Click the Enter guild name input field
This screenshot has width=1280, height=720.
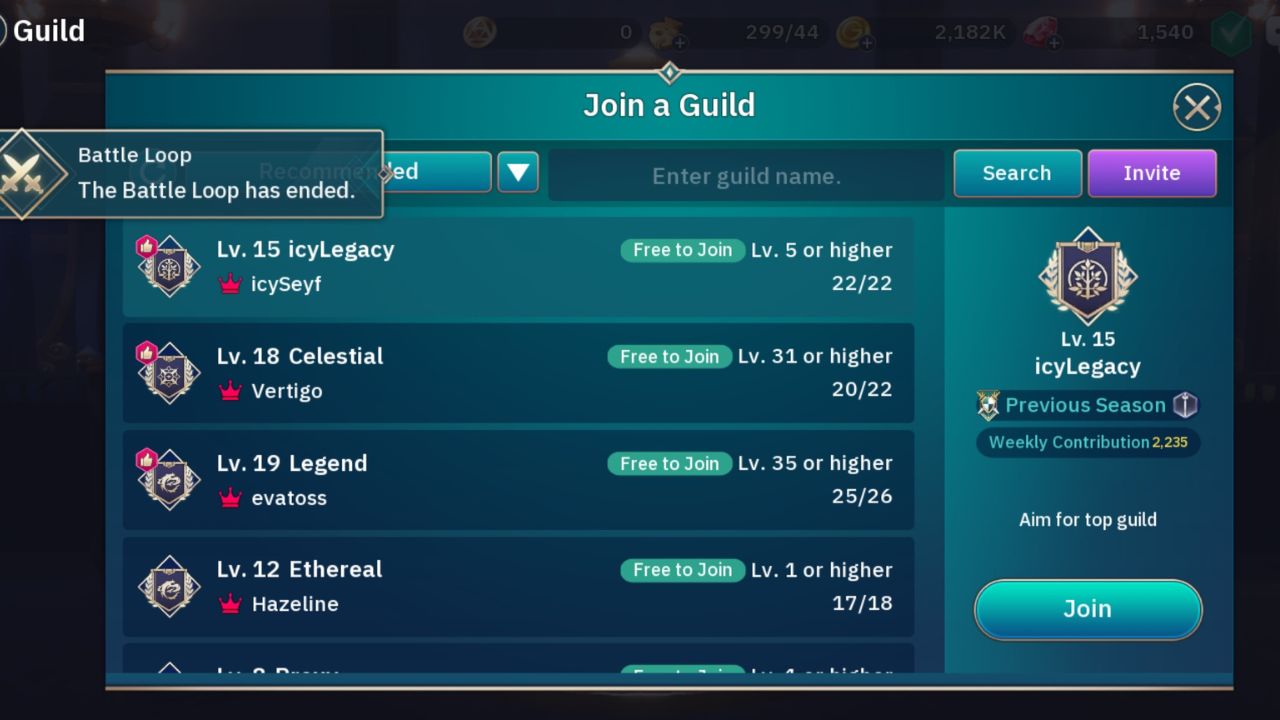(746, 175)
